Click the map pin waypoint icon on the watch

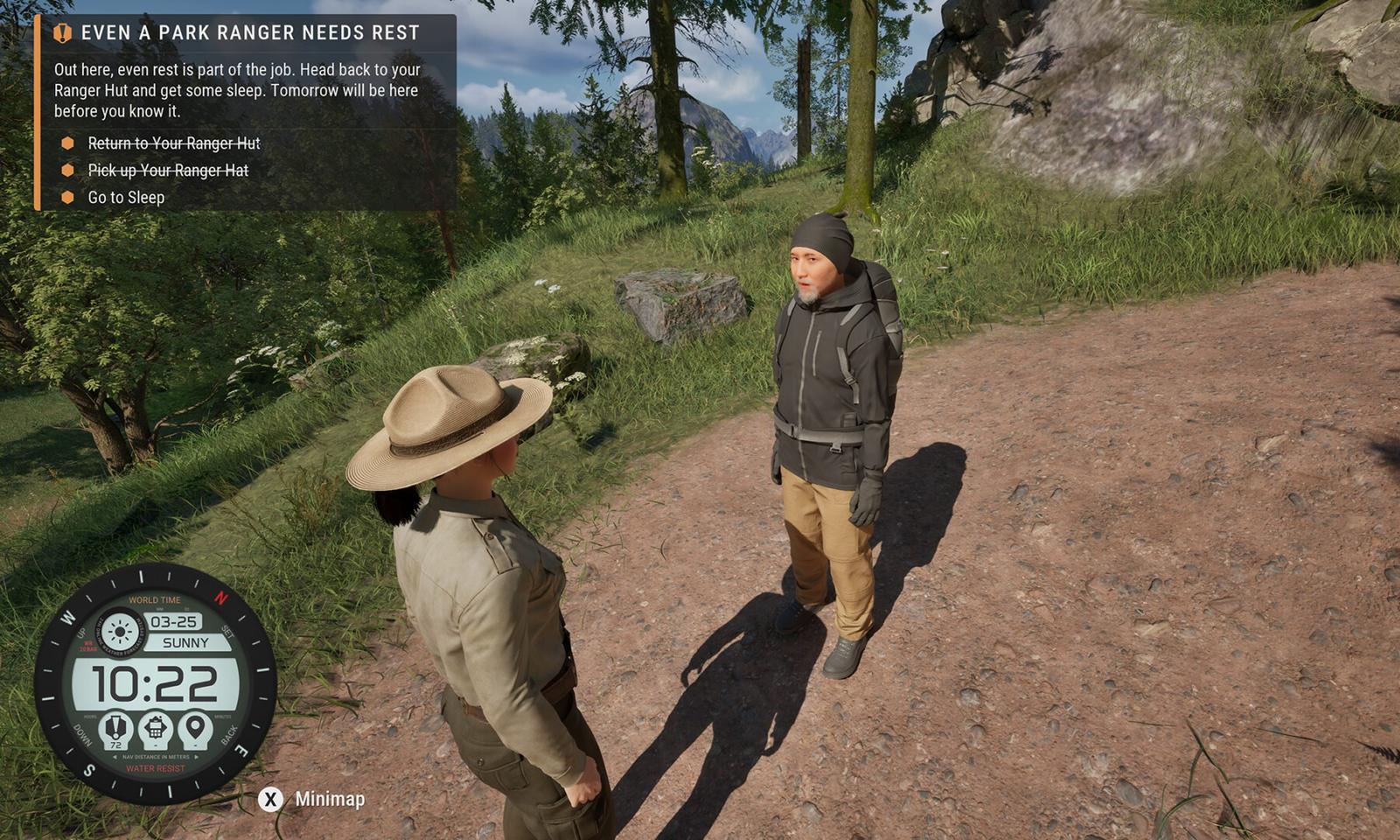pyautogui.click(x=195, y=728)
